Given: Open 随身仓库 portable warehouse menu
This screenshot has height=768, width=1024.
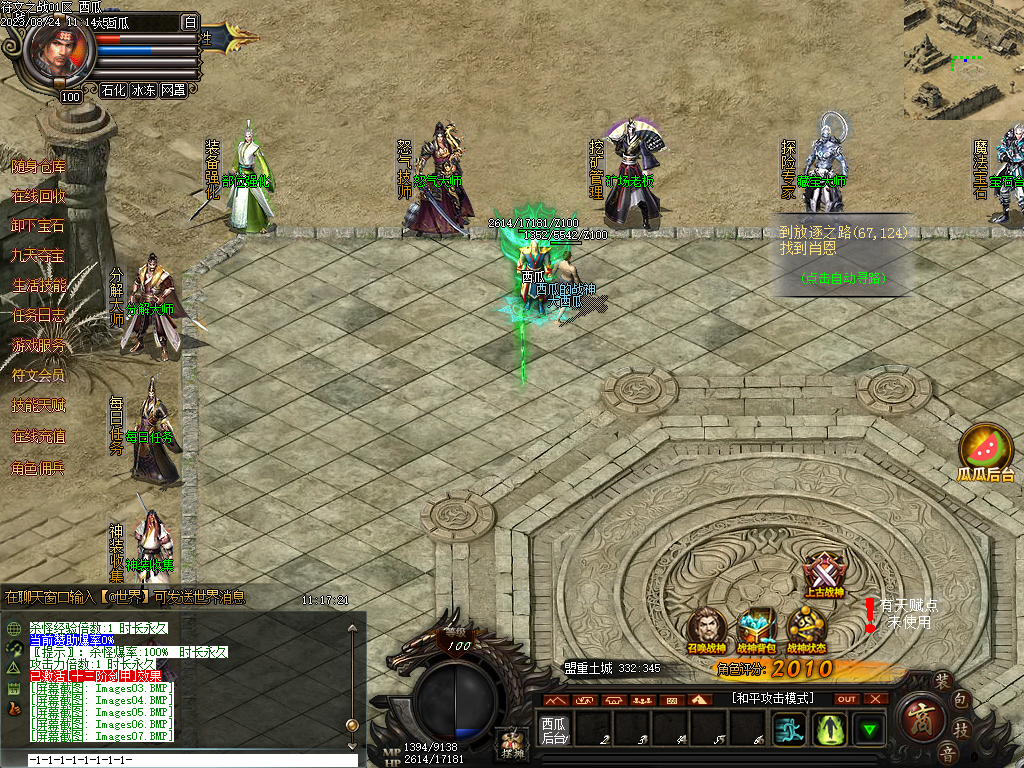Looking at the screenshot, I should point(38,166).
